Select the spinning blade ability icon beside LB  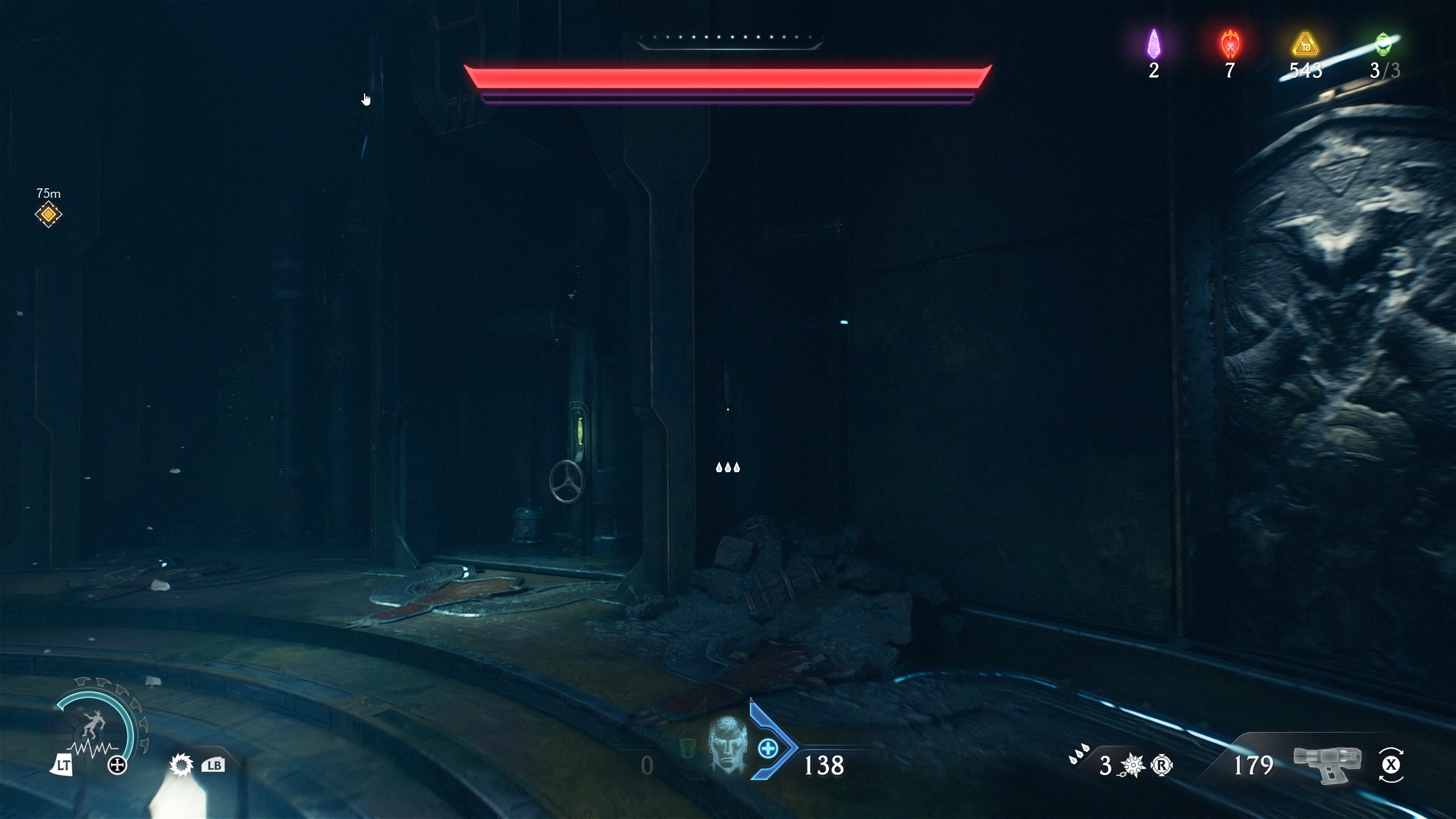[183, 765]
